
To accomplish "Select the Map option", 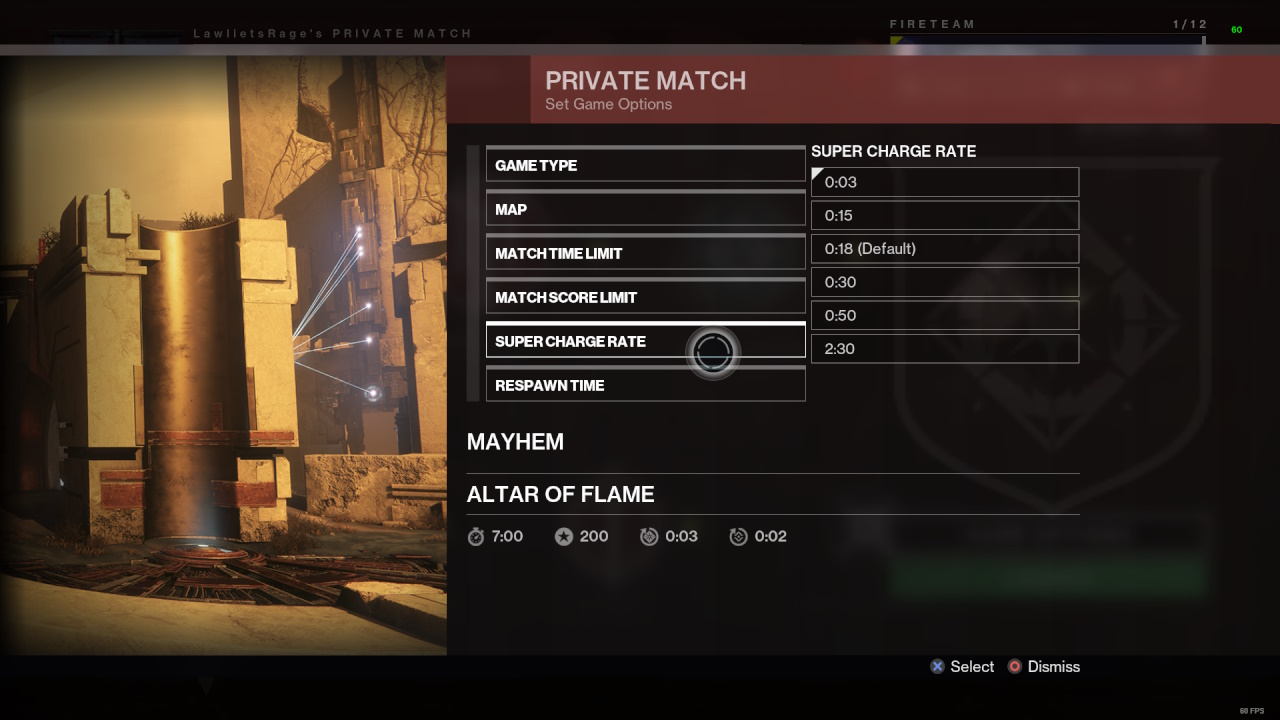I will coord(645,210).
